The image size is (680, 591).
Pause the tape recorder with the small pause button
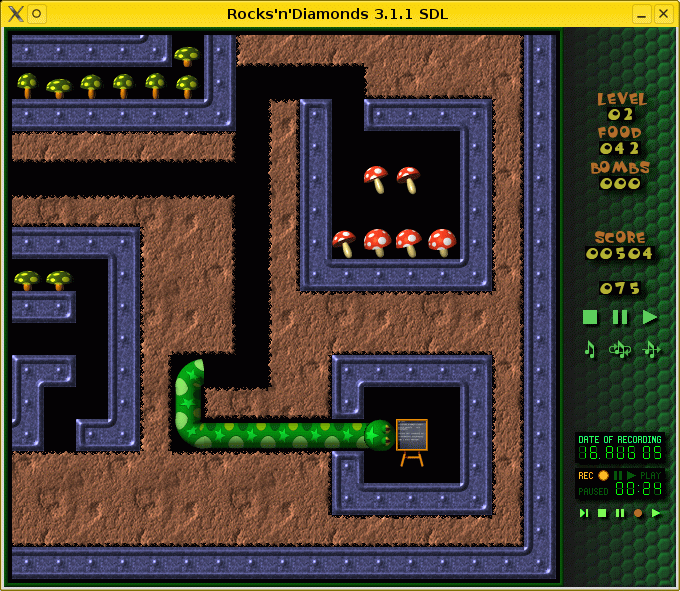[x=620, y=513]
